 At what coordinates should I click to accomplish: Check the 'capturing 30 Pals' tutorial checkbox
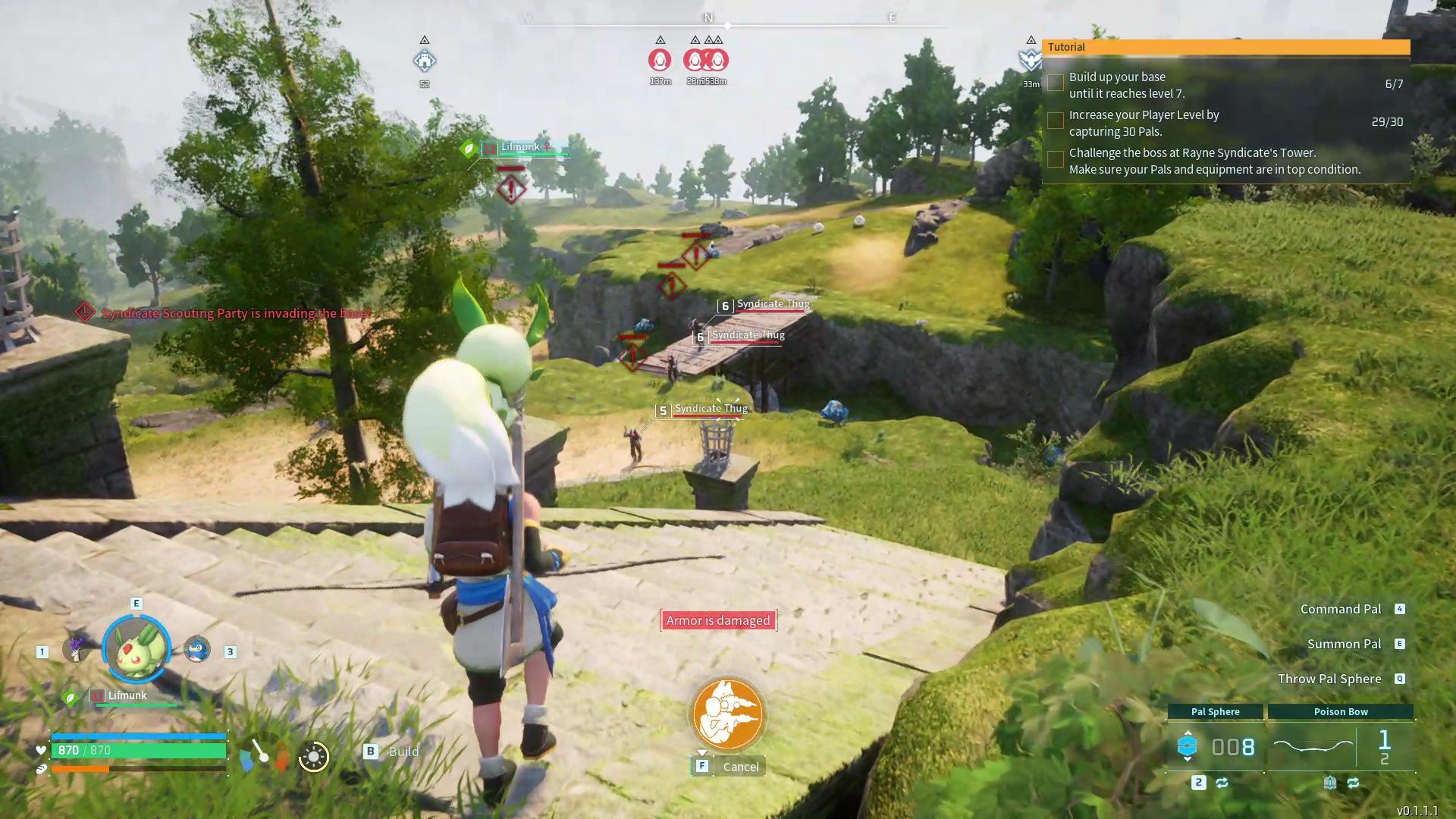[1056, 121]
